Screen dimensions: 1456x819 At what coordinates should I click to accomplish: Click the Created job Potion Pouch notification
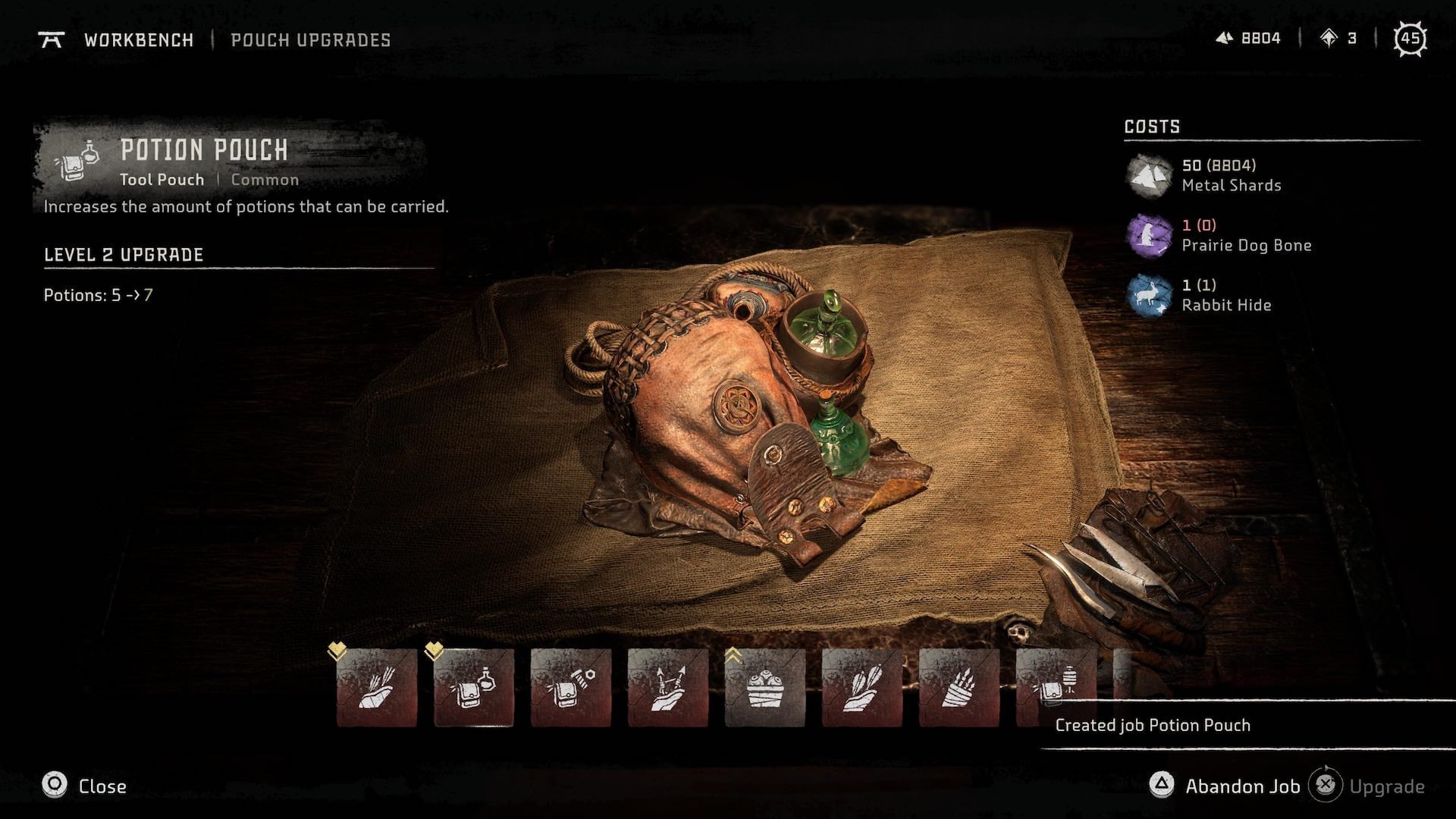pos(1151,724)
